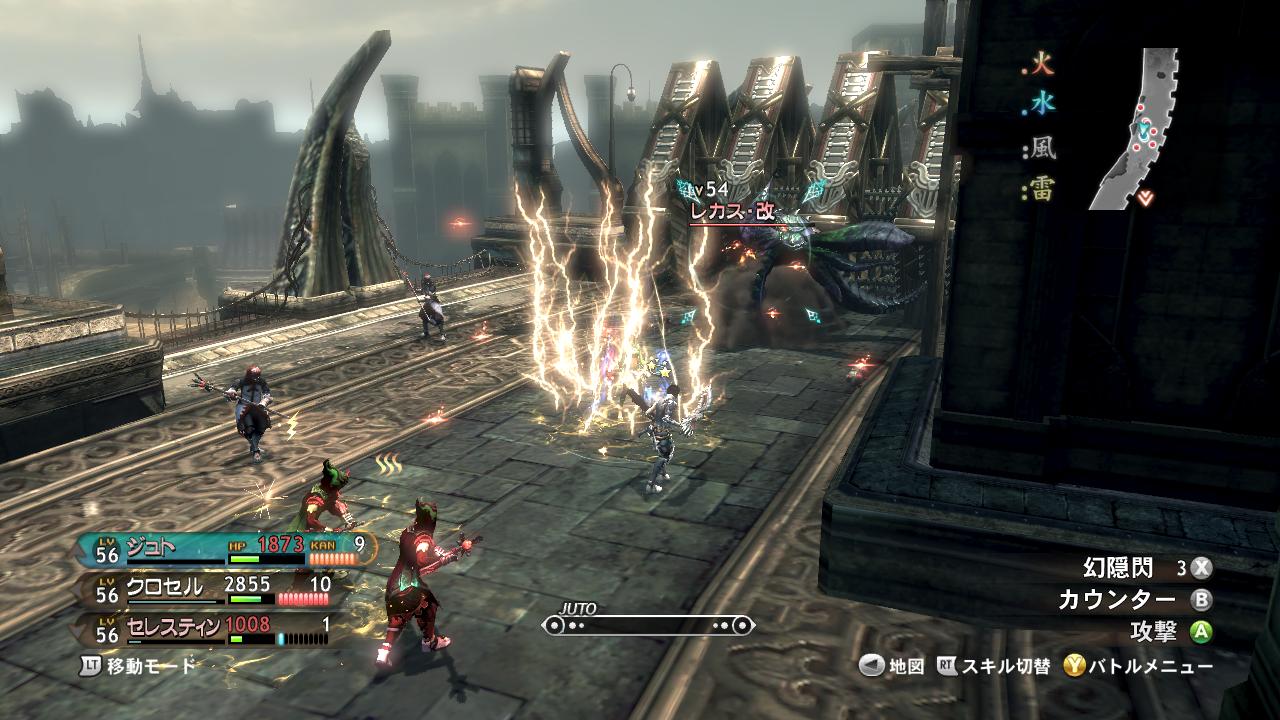Image resolution: width=1280 pixels, height=720 pixels.
Task: Switch to 移動モード movement mode
Action: (x=140, y=665)
